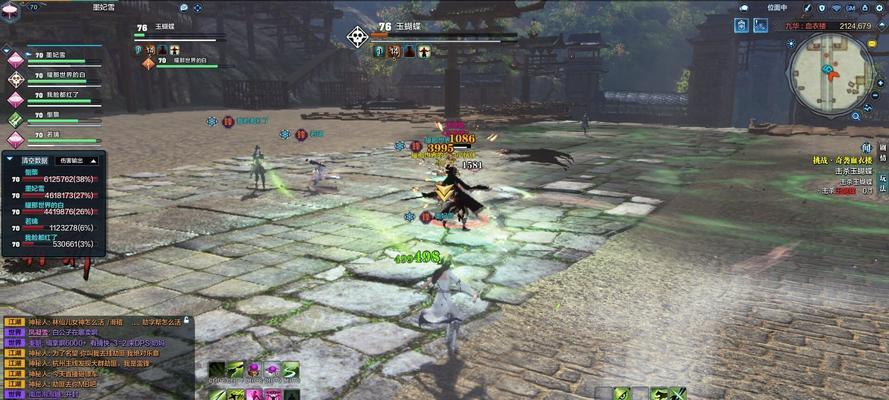This screenshot has height=400, width=889.
Task: Select party member 若辅 in party list
Action: tap(47, 135)
